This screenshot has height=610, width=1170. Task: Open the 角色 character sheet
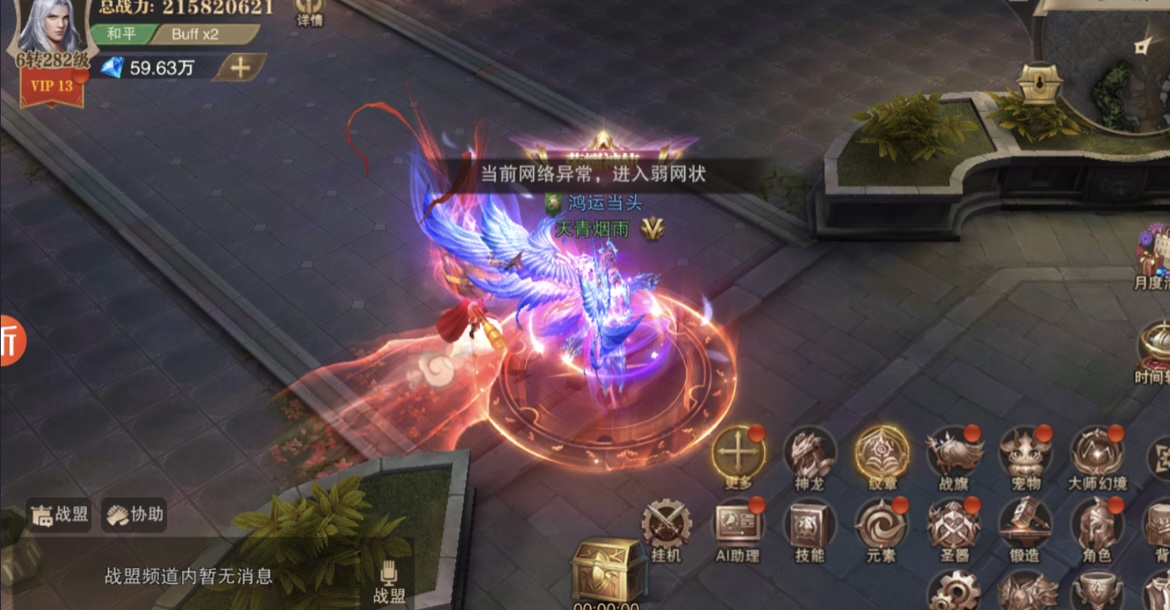pyautogui.click(x=1097, y=527)
